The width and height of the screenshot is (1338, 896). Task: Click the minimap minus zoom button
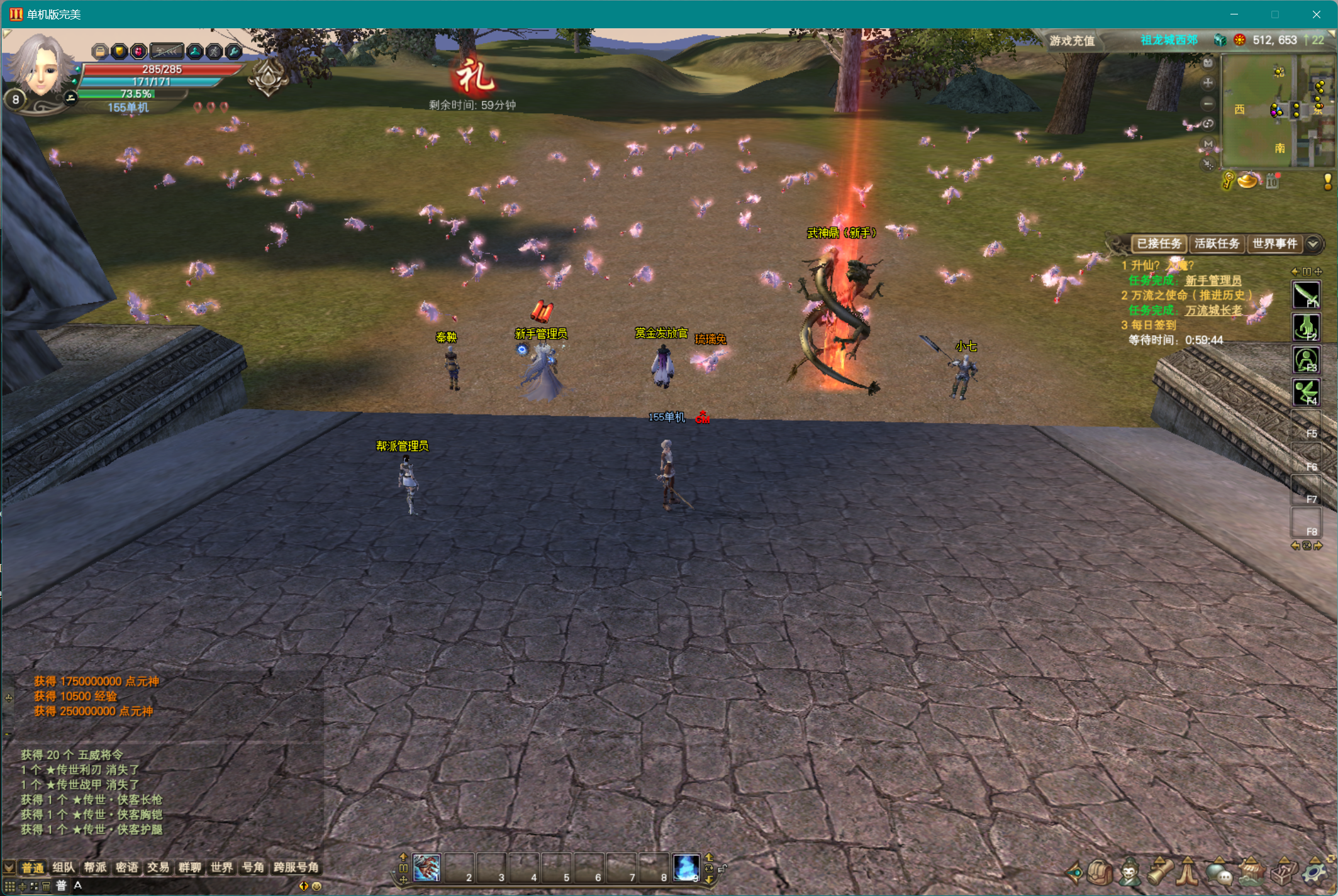point(1208,103)
